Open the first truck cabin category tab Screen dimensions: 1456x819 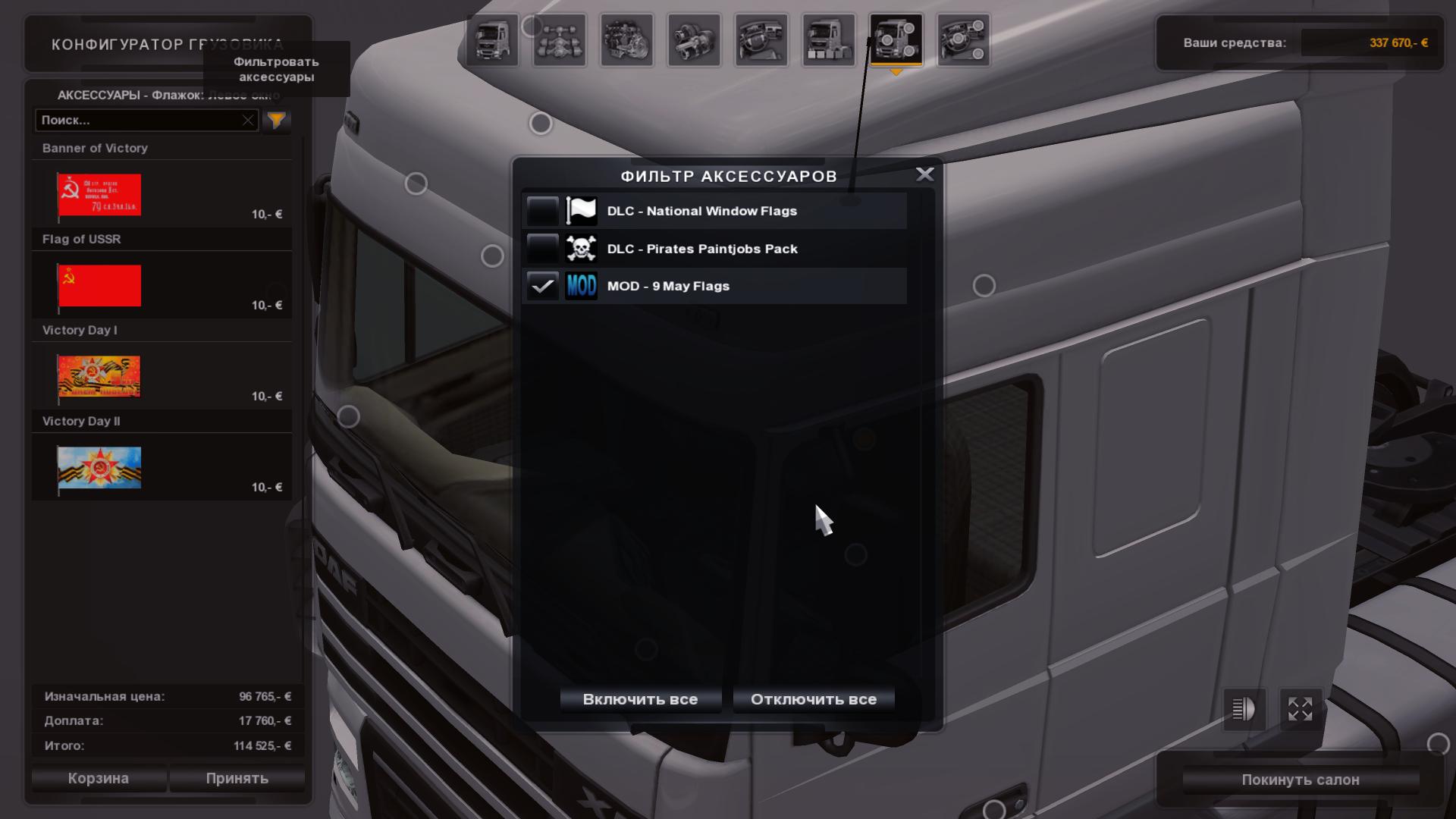[x=492, y=40]
